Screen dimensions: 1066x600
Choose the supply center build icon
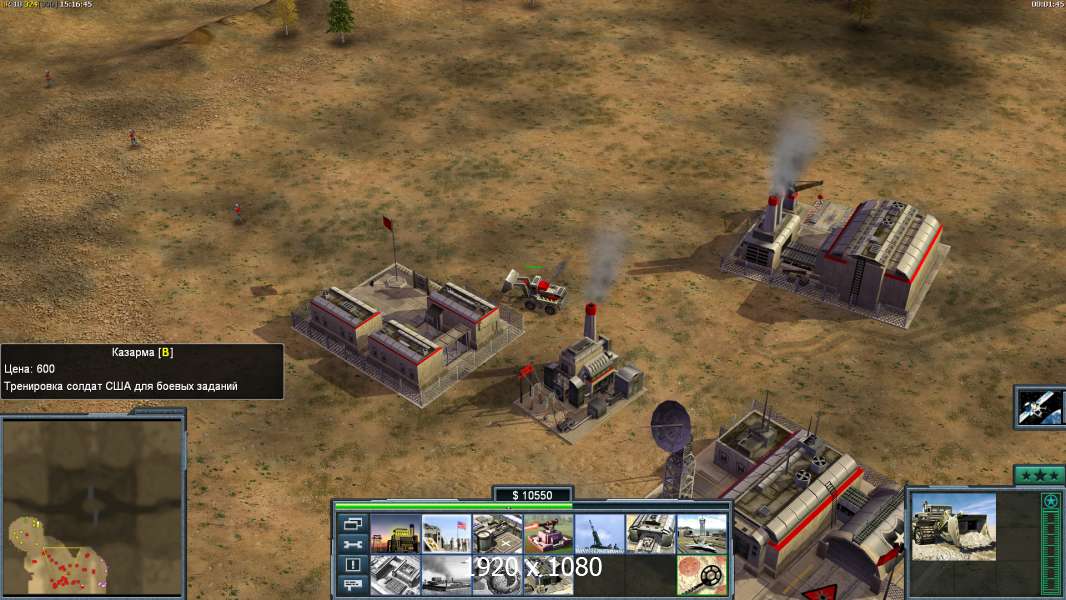[497, 534]
